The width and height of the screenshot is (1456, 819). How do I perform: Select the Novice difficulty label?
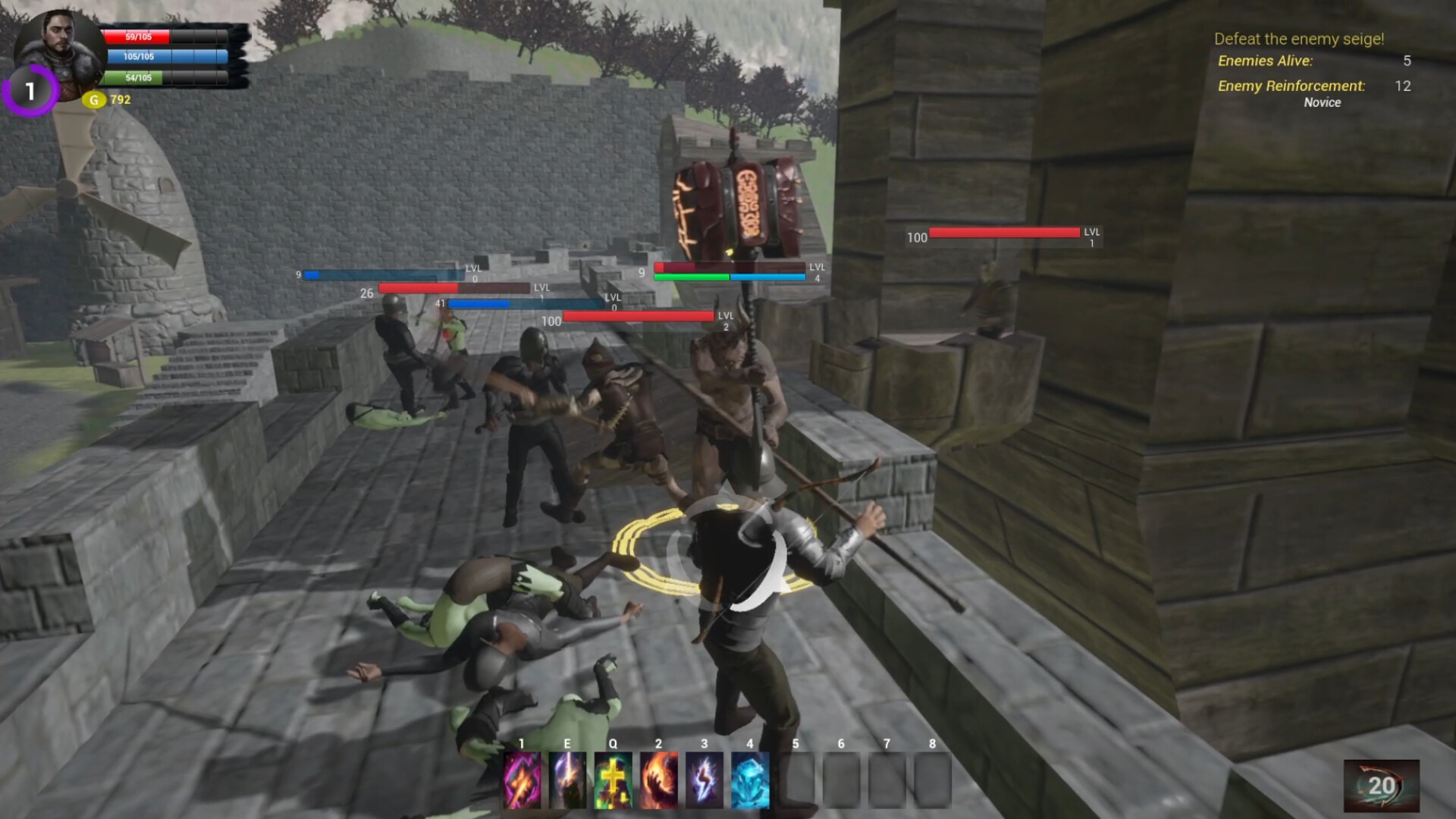1323,102
